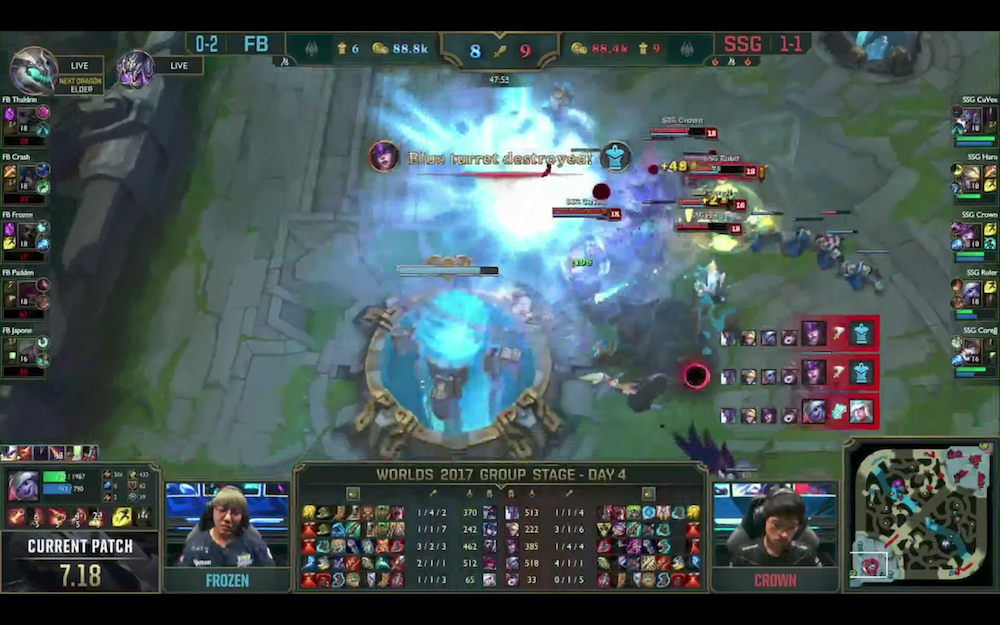The image size is (1000, 625).
Task: Click the Elder Dragon timer icon
Action: pos(33,70)
